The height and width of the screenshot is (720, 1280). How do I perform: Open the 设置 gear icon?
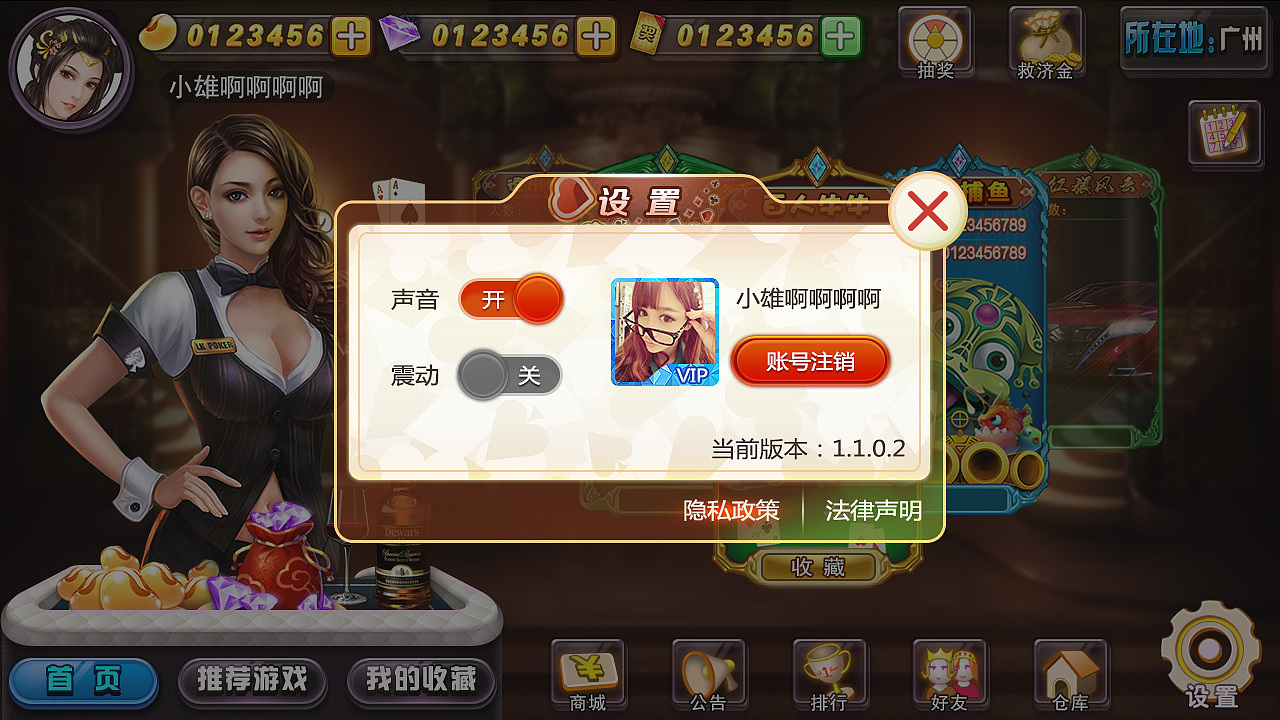(x=1208, y=655)
